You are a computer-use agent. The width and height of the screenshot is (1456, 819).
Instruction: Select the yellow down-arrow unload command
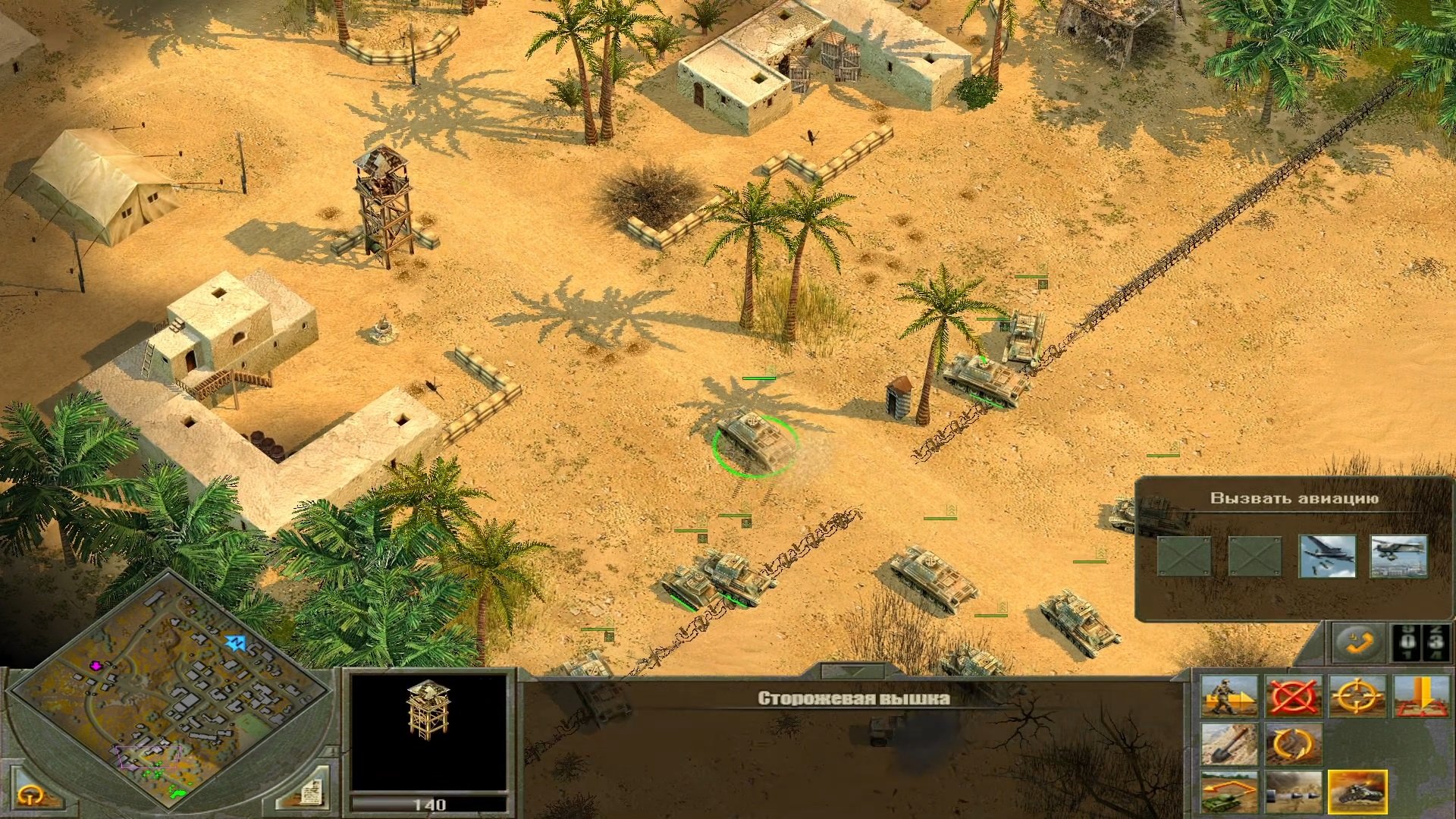[1420, 696]
